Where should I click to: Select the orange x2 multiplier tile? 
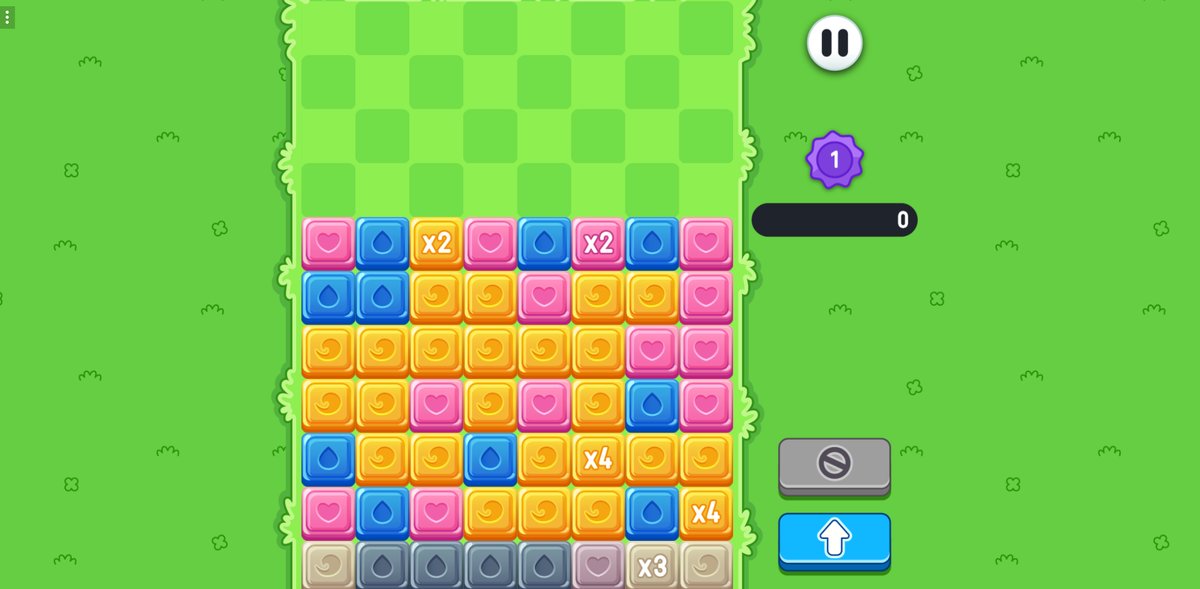point(436,243)
